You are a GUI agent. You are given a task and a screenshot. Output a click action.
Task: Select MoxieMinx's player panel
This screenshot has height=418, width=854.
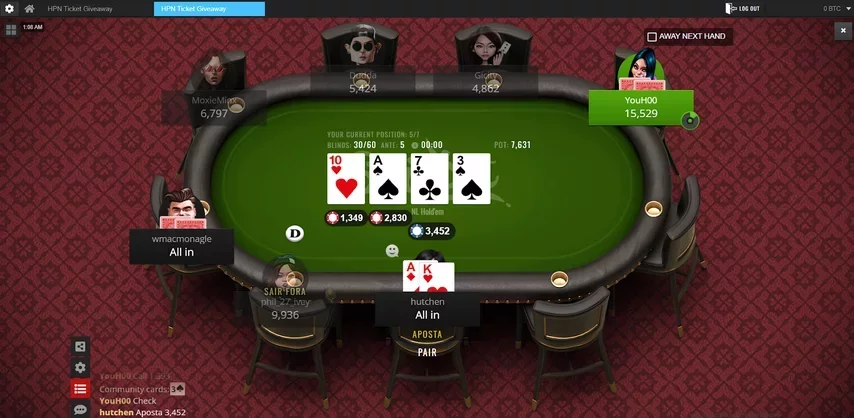click(x=214, y=107)
